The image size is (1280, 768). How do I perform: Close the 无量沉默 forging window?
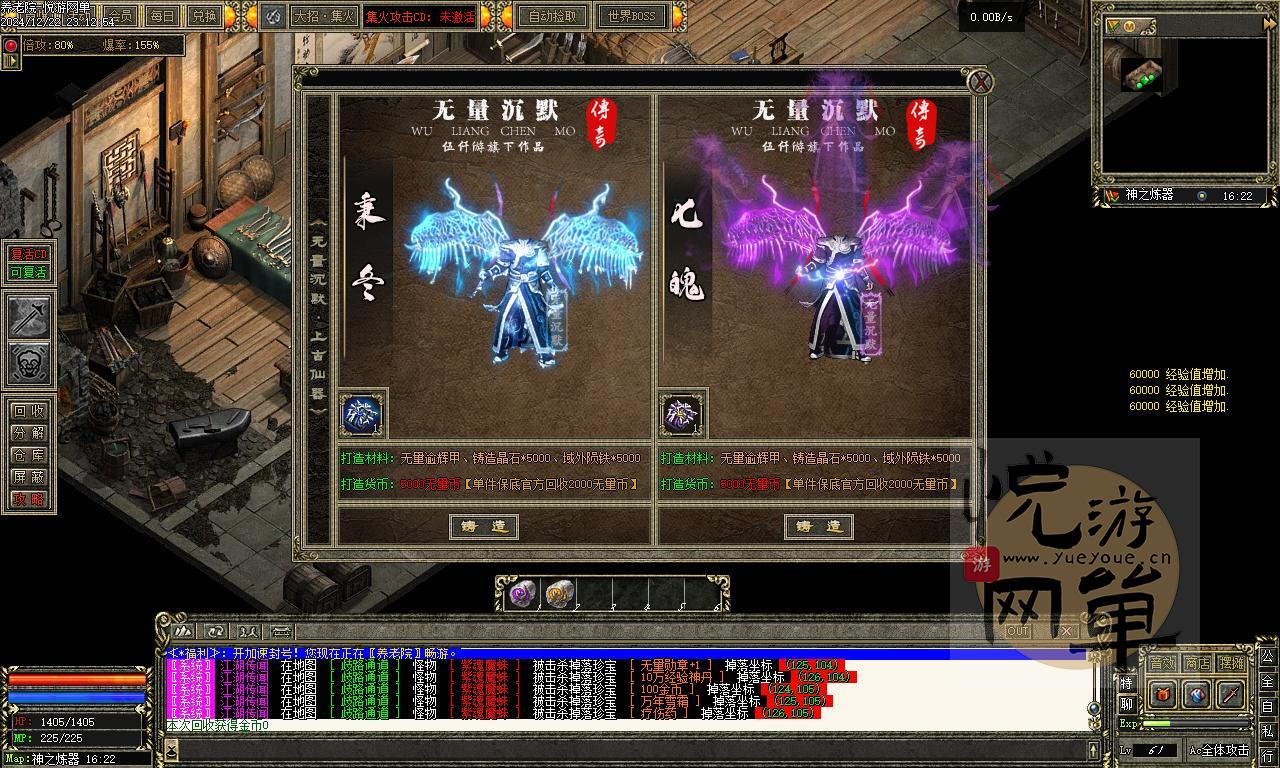[x=981, y=82]
